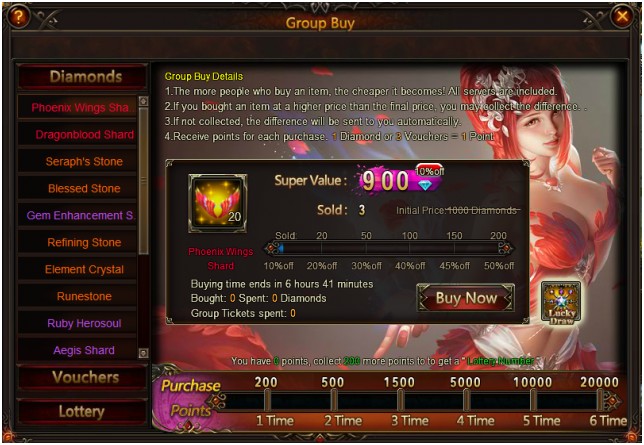Image resolution: width=644 pixels, height=445 pixels.
Task: Open the help question mark button
Action: (19, 16)
